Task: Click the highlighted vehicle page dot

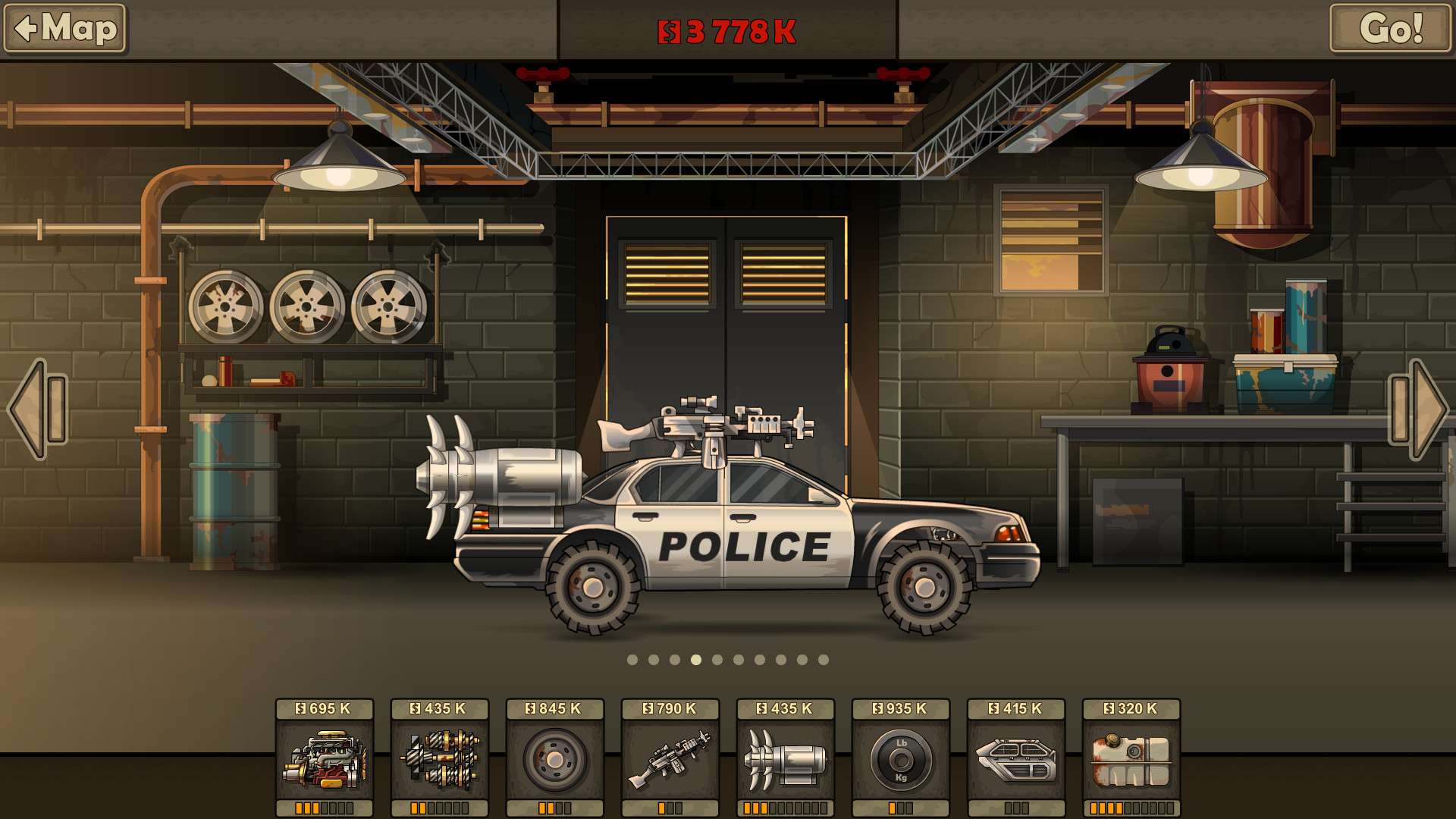Action: click(695, 661)
